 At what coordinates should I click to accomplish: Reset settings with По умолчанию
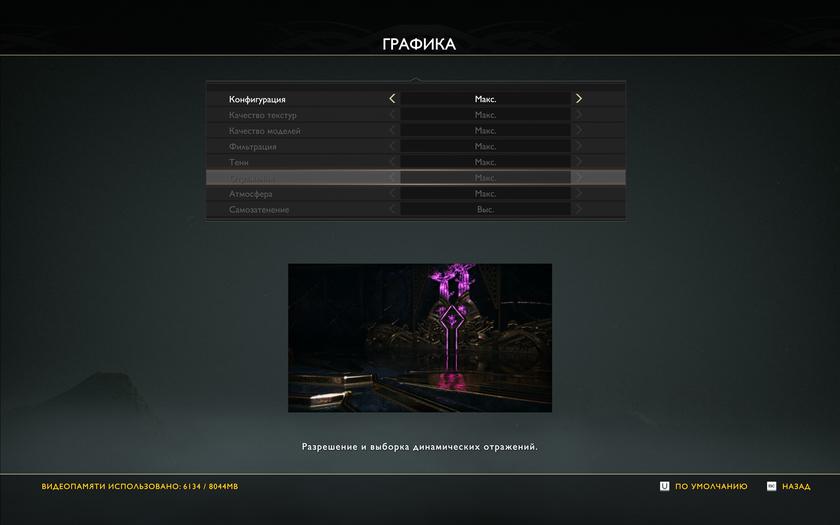click(x=704, y=486)
